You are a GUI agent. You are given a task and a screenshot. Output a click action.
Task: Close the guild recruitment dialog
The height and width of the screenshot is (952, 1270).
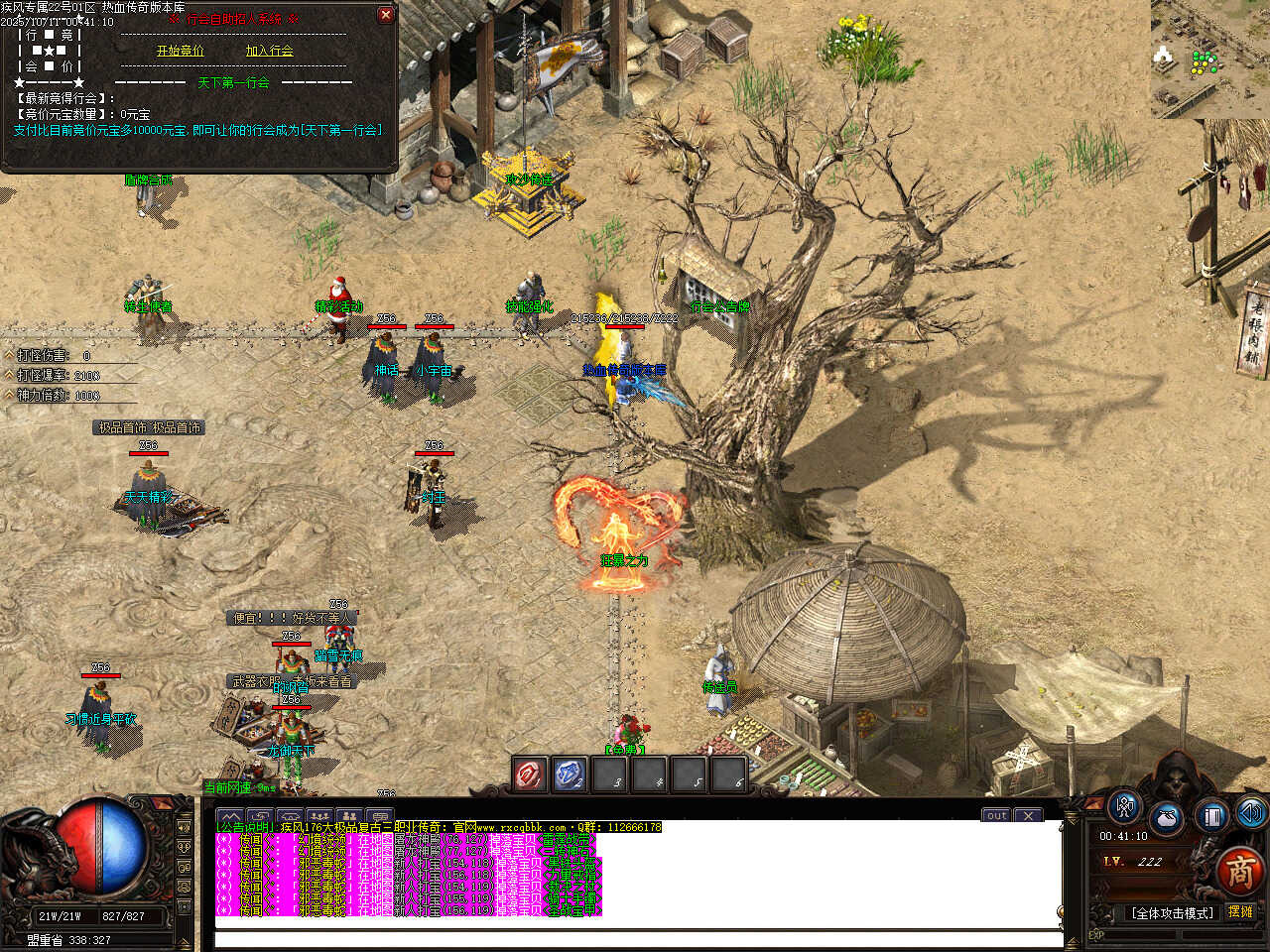coord(386,15)
